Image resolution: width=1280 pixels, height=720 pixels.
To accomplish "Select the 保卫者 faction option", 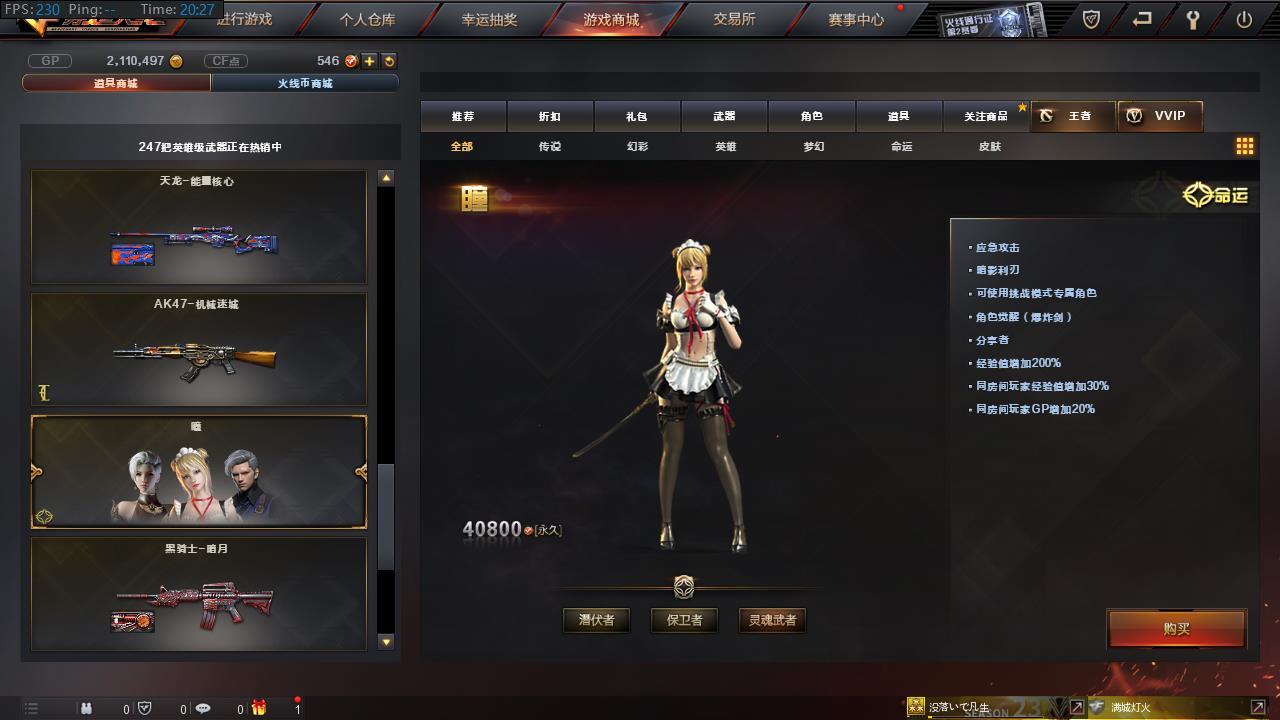I will click(x=684, y=620).
